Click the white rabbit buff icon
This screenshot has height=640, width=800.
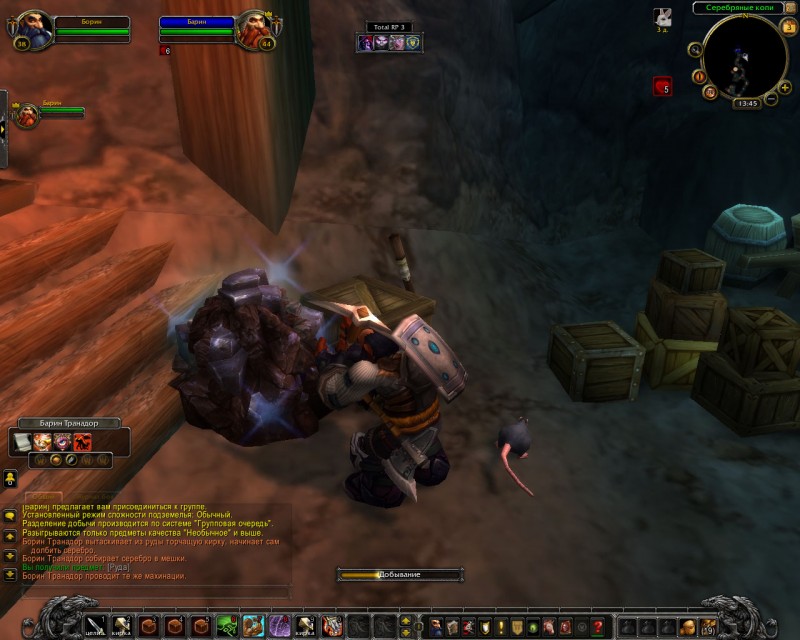[662, 16]
